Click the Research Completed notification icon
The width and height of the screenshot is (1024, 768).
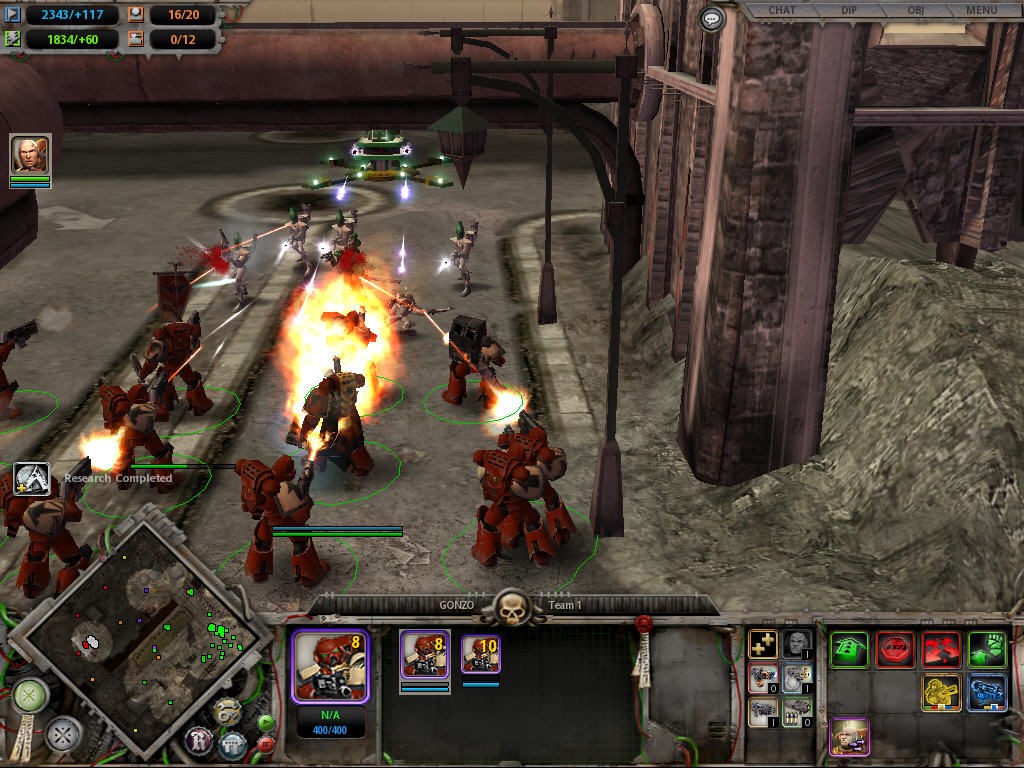coord(32,479)
